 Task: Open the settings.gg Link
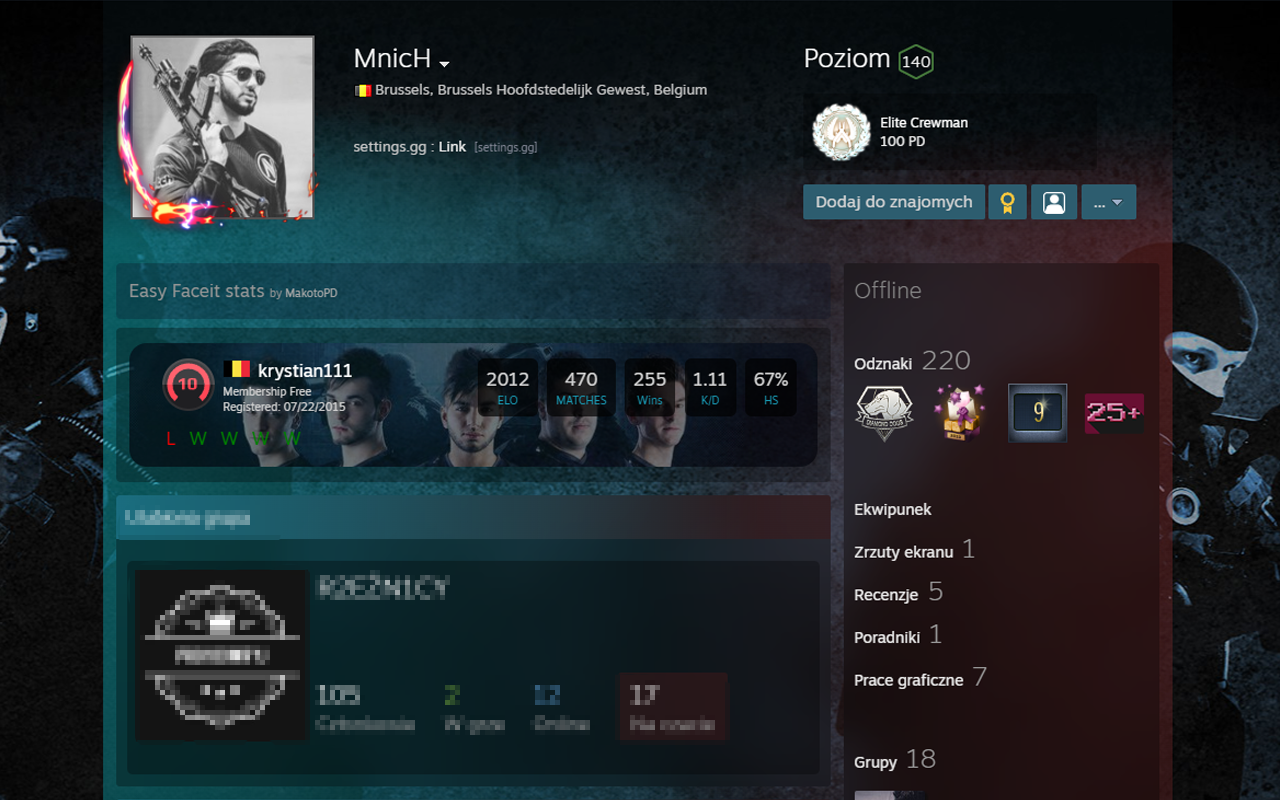click(451, 145)
